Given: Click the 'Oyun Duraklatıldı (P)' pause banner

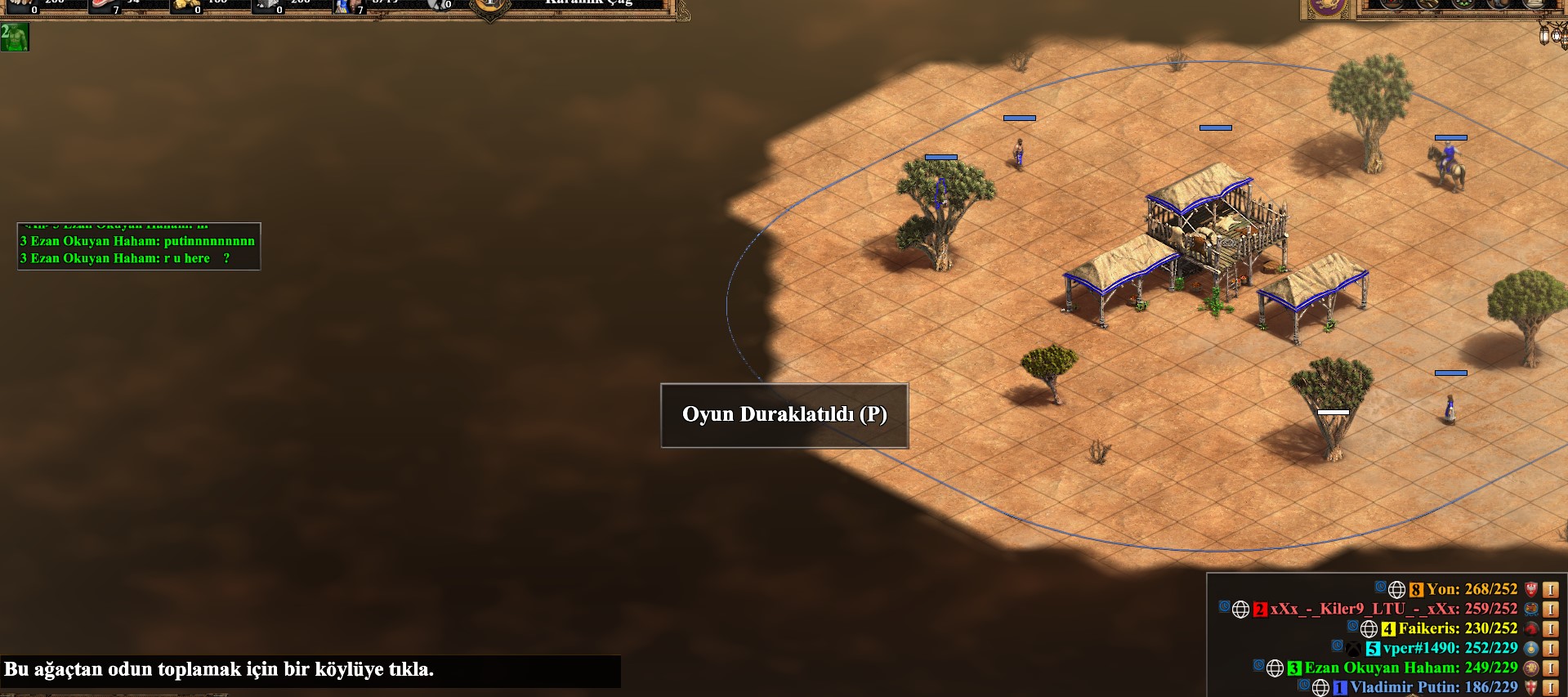Looking at the screenshot, I should click(784, 414).
